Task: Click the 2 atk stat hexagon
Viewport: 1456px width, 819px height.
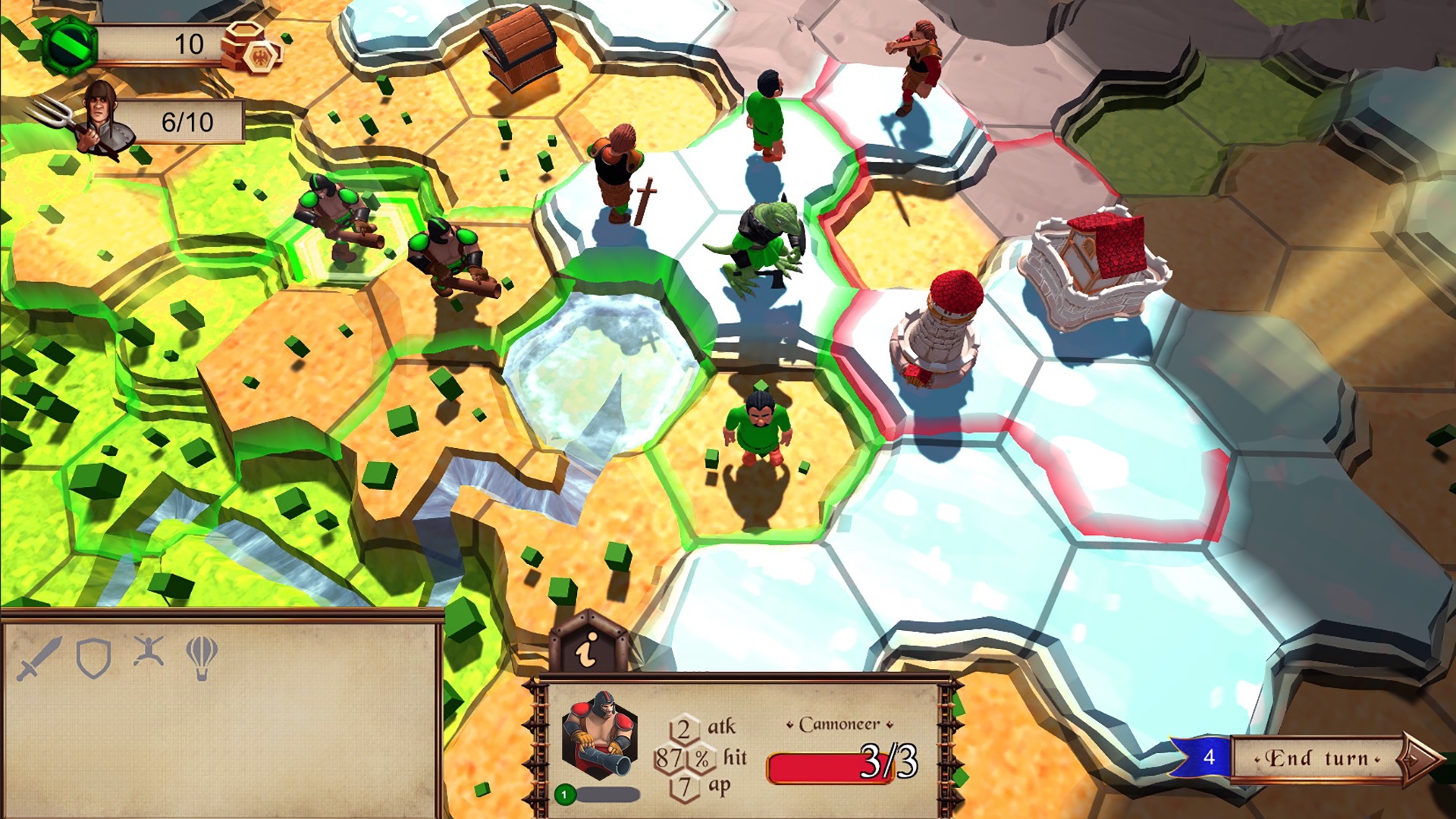Action: 683,726
